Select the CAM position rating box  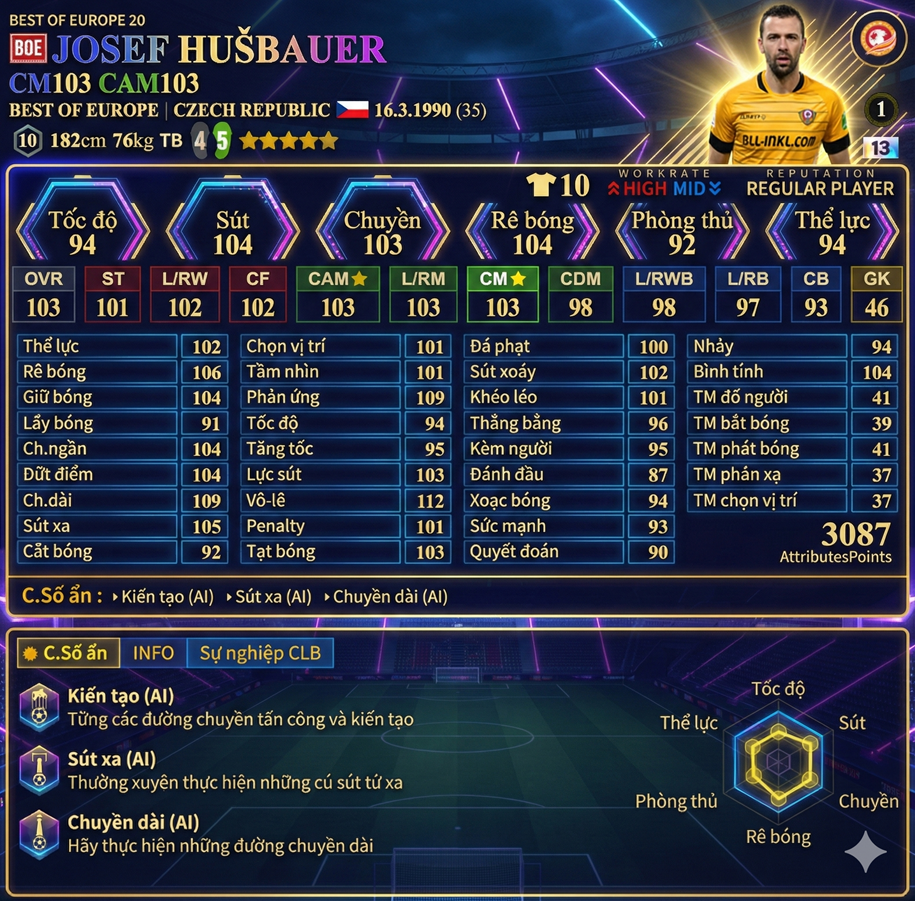click(338, 295)
